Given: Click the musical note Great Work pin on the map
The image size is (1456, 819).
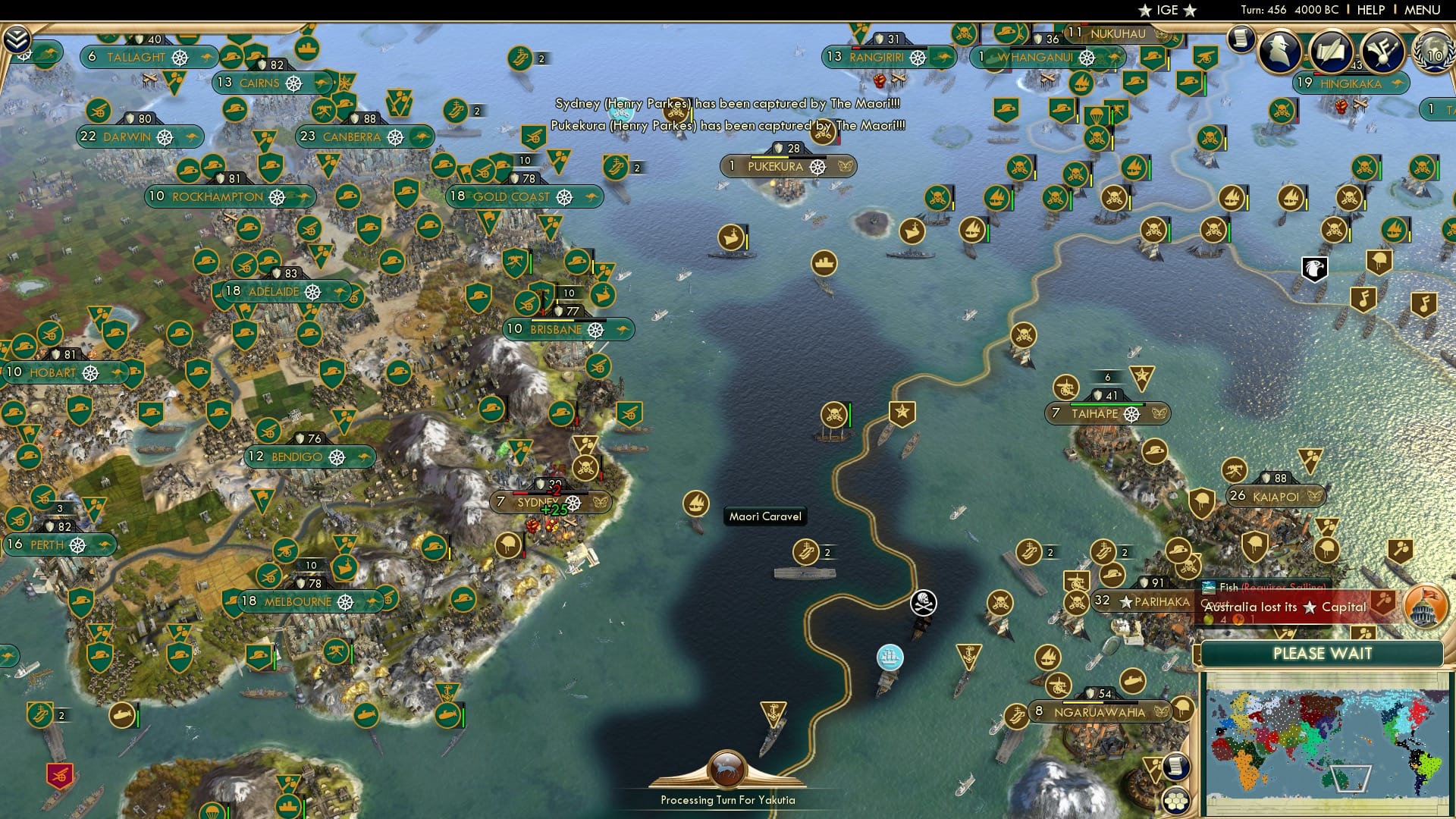Looking at the screenshot, I should (x=1363, y=300).
